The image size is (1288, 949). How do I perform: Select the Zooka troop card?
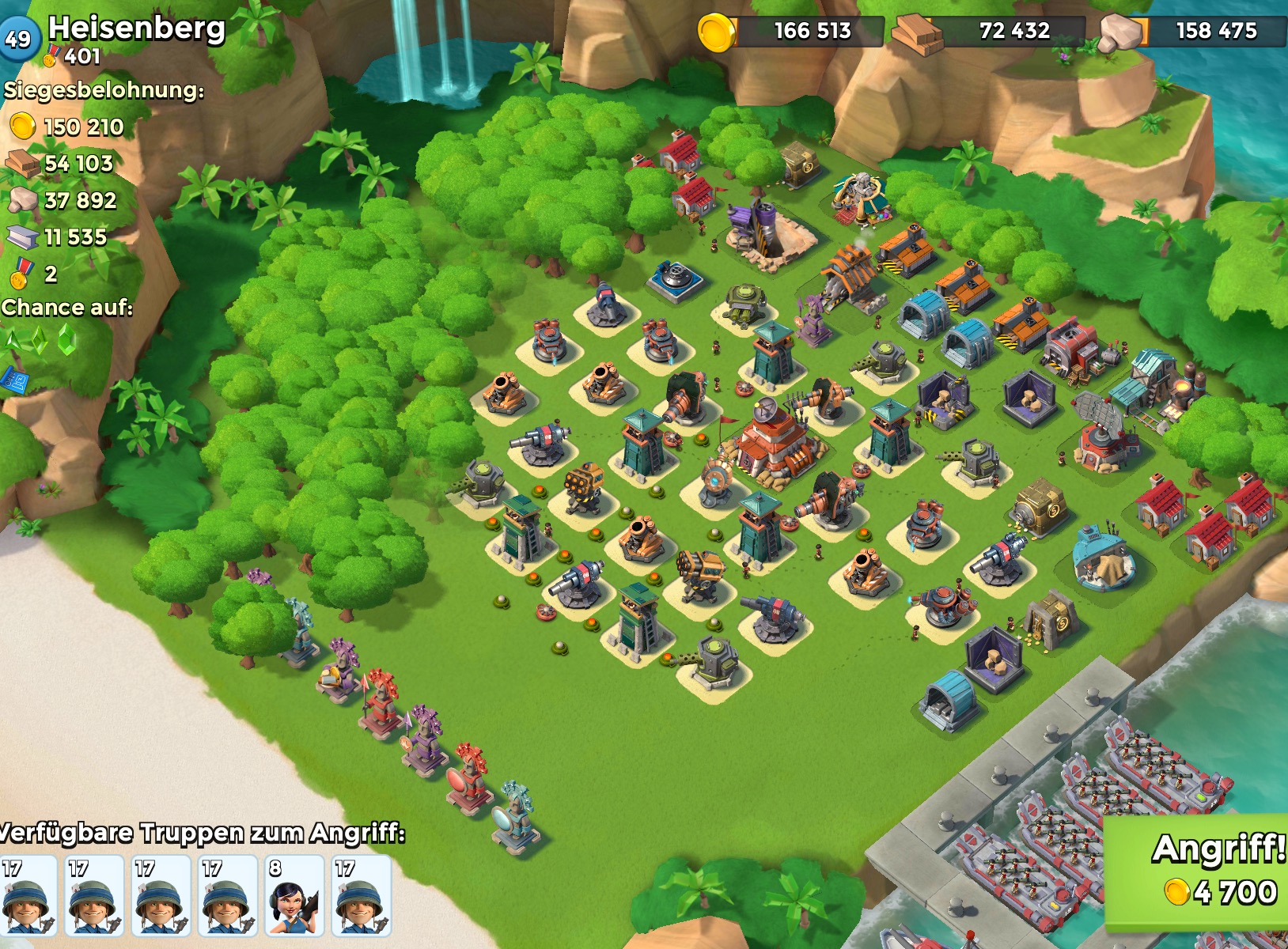294,896
